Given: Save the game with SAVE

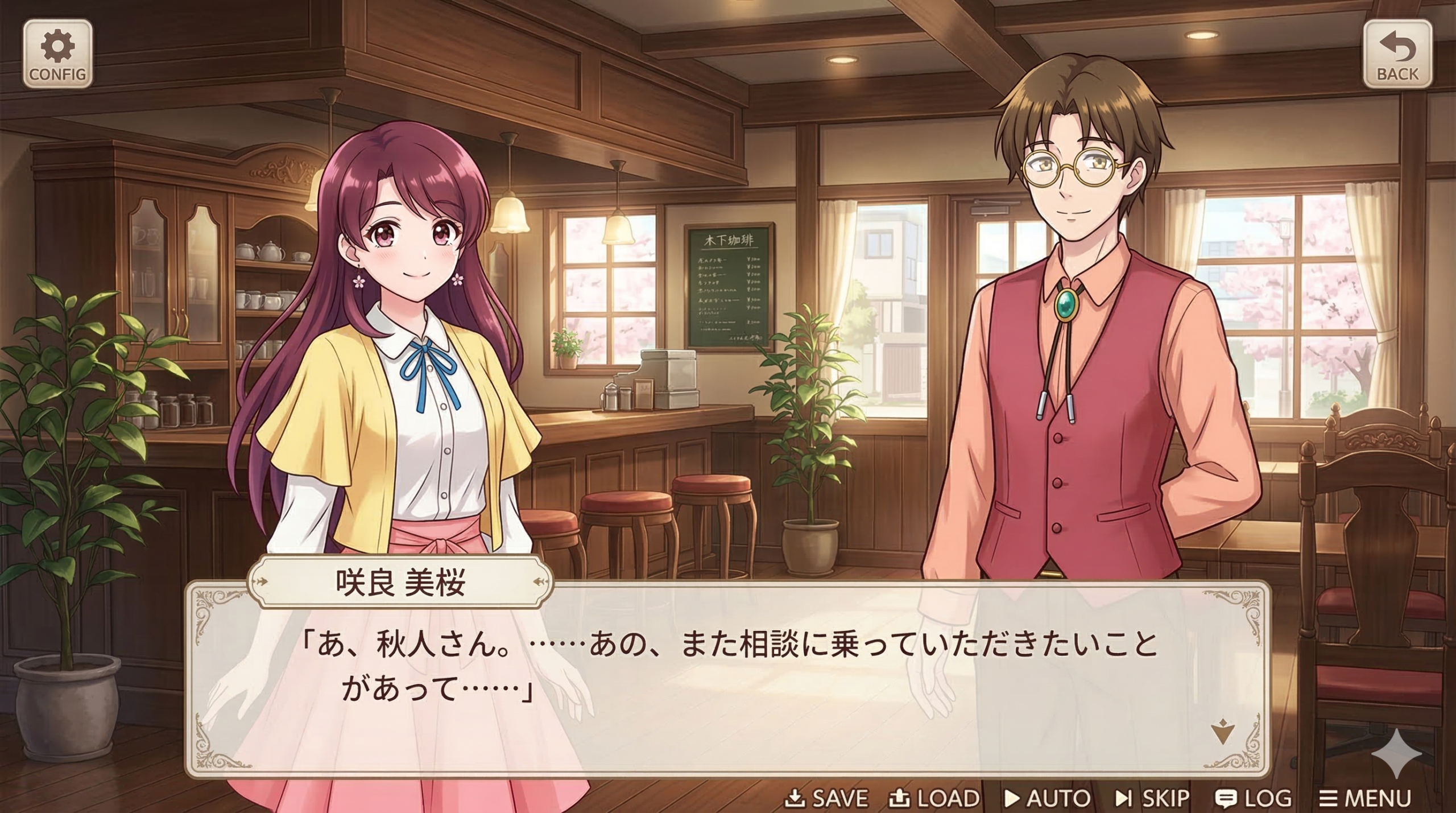Looking at the screenshot, I should [826, 798].
